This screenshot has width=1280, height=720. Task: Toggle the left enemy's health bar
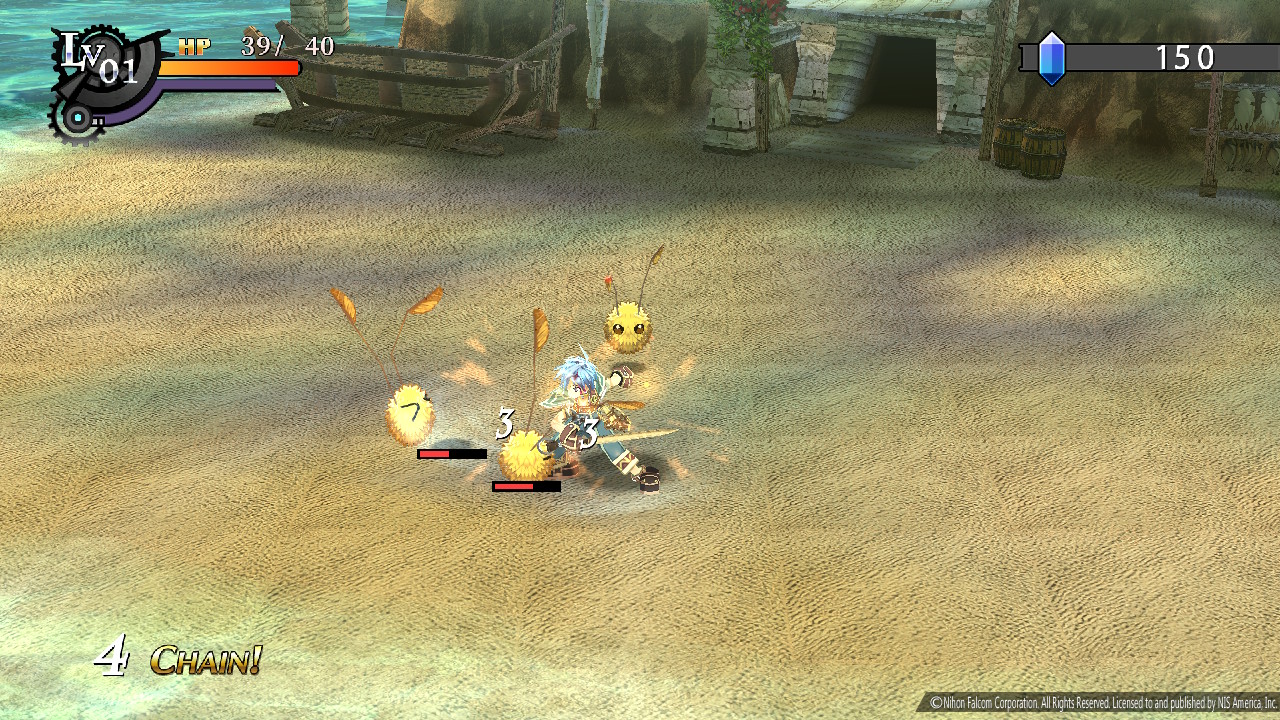451,452
